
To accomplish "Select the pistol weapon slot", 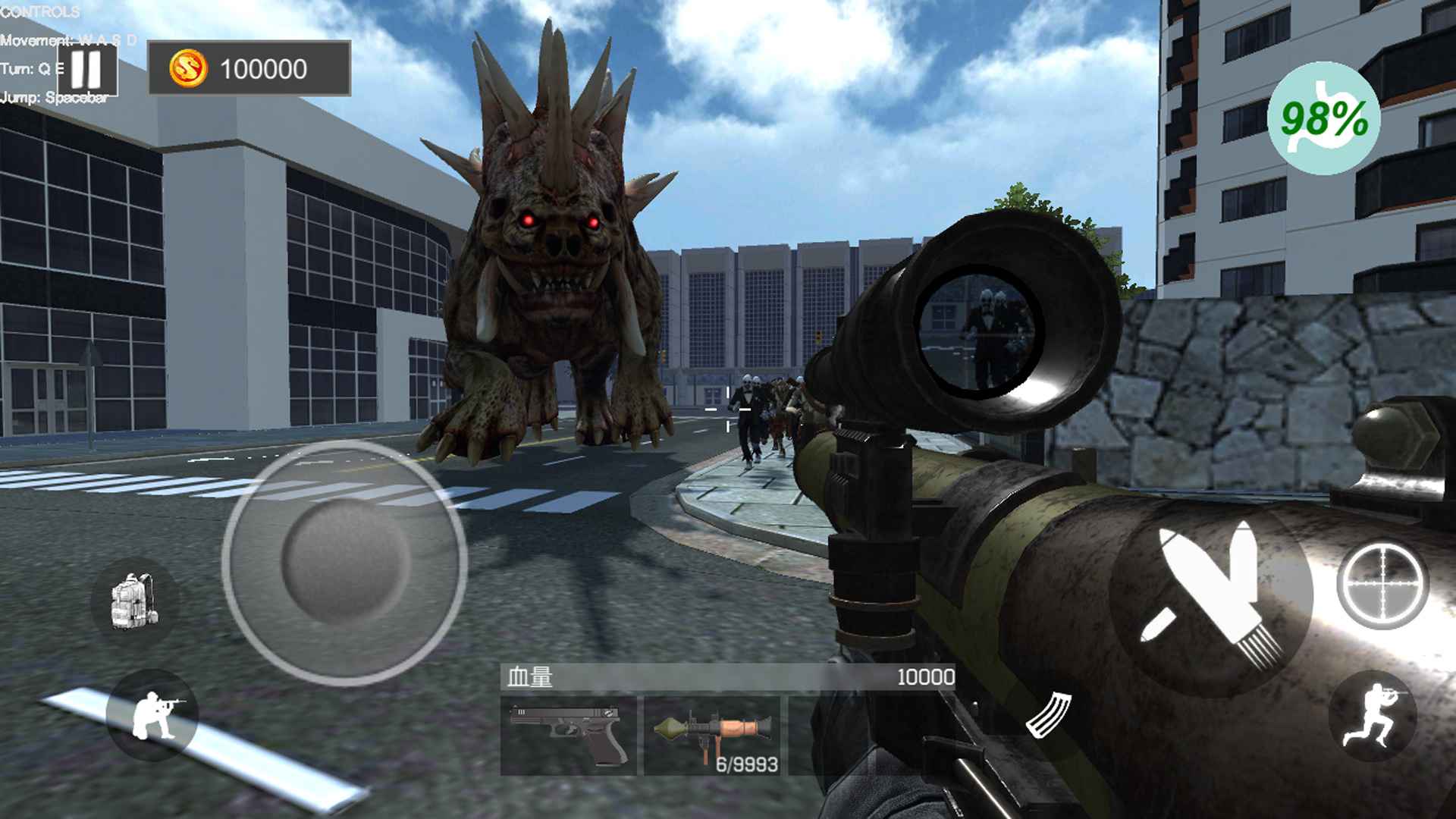I will click(569, 735).
